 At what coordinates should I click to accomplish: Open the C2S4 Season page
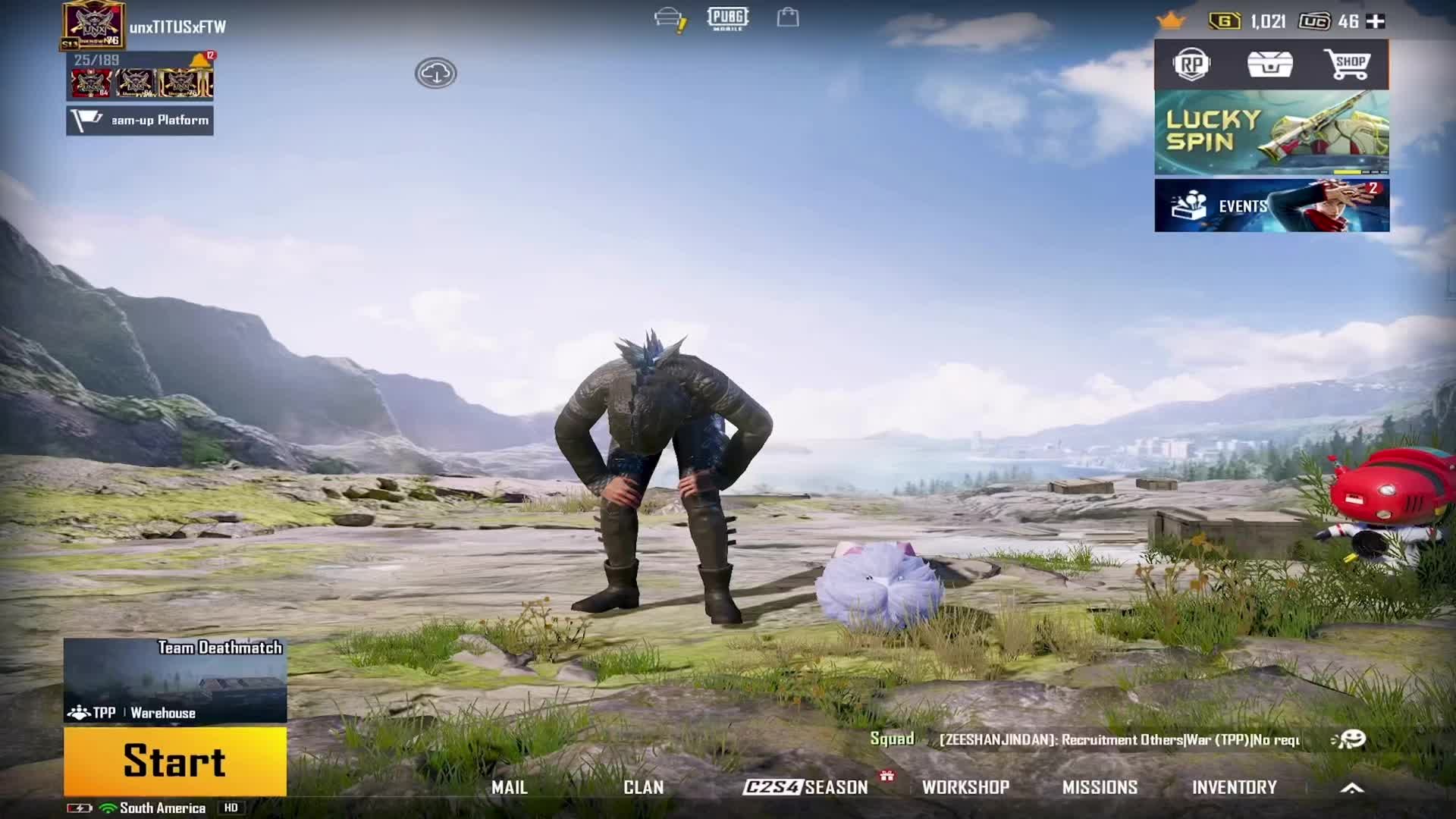tap(805, 787)
